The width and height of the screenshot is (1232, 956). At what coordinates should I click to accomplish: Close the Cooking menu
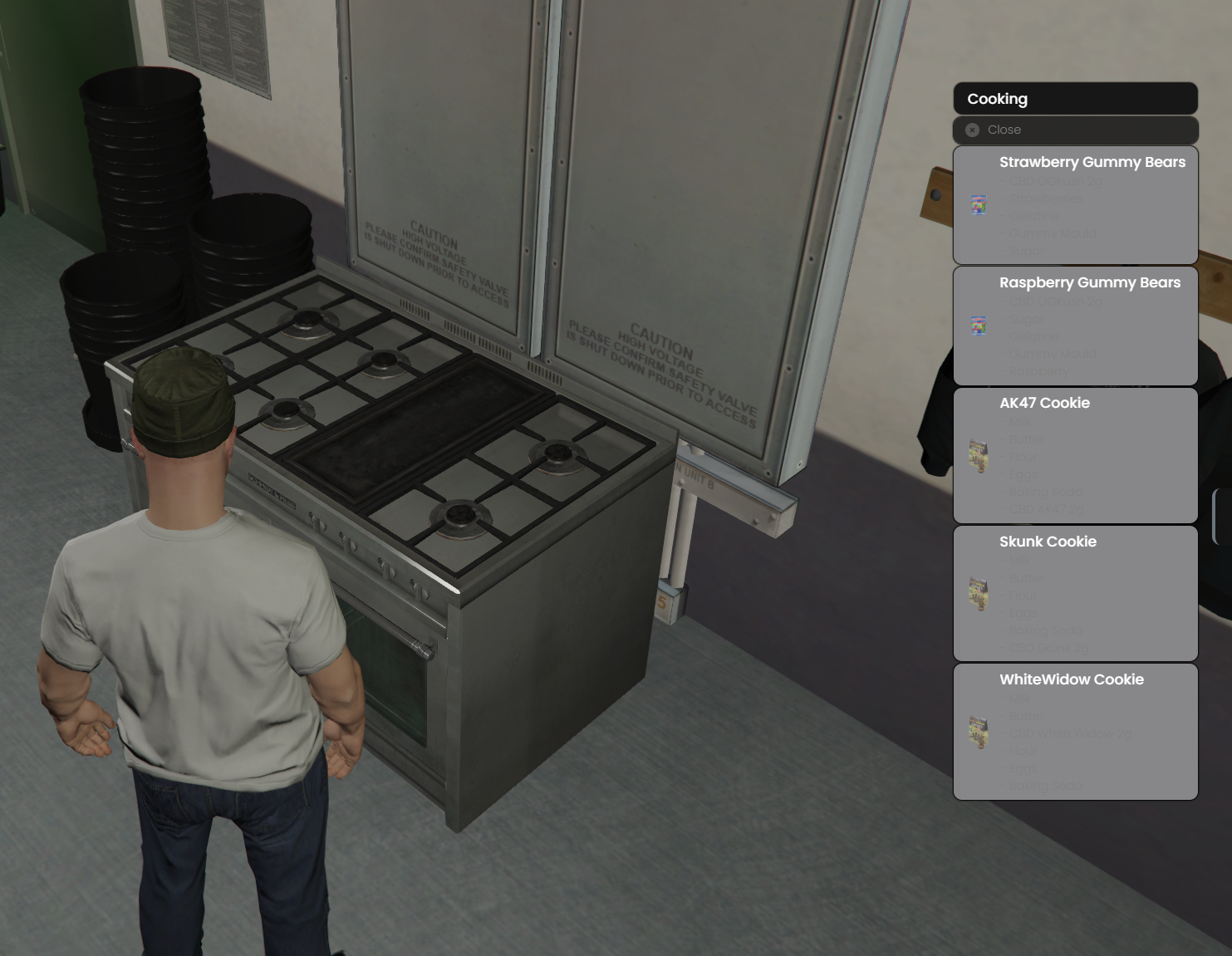pos(1074,130)
